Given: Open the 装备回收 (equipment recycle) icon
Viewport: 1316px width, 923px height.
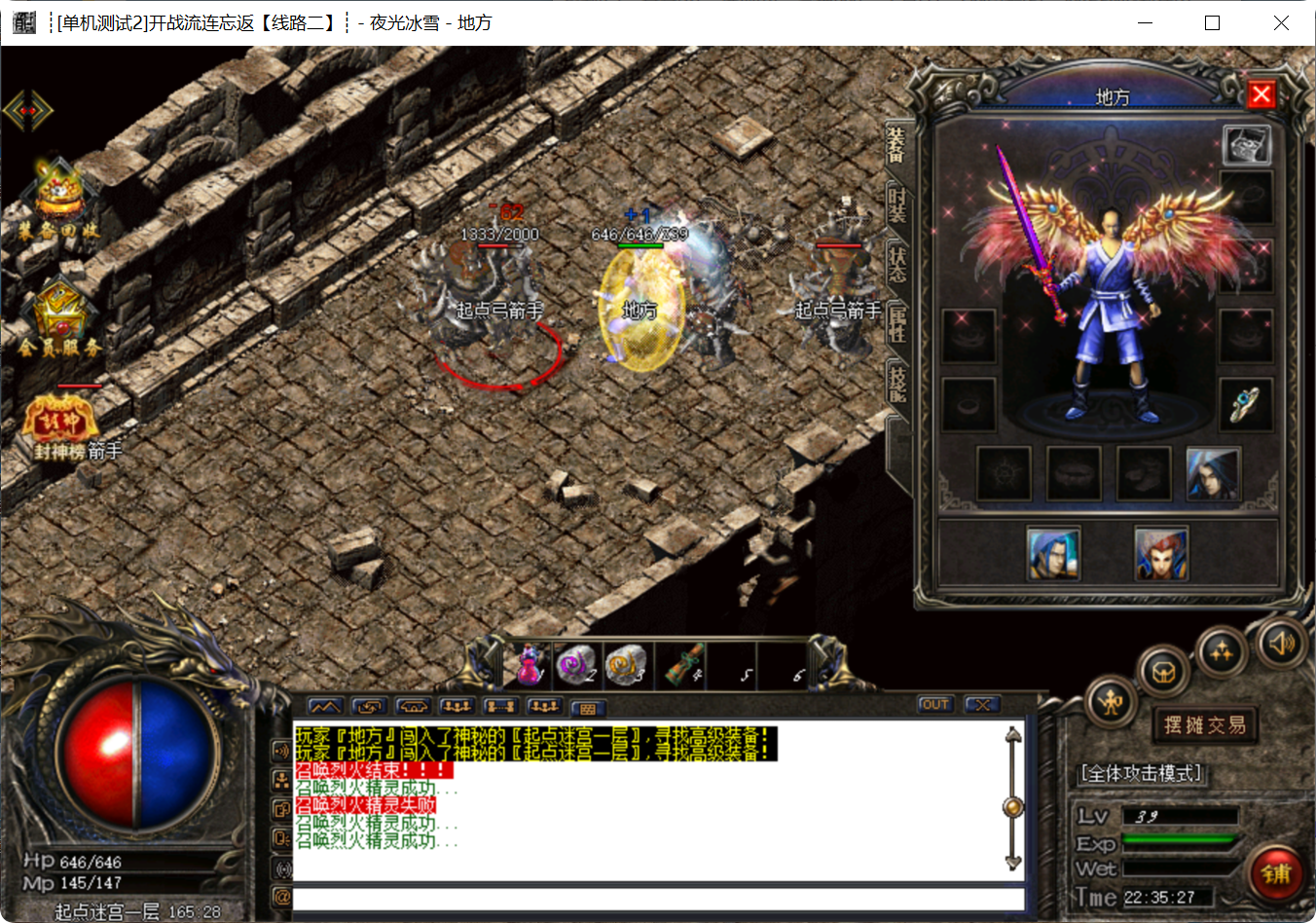Looking at the screenshot, I should (x=58, y=195).
